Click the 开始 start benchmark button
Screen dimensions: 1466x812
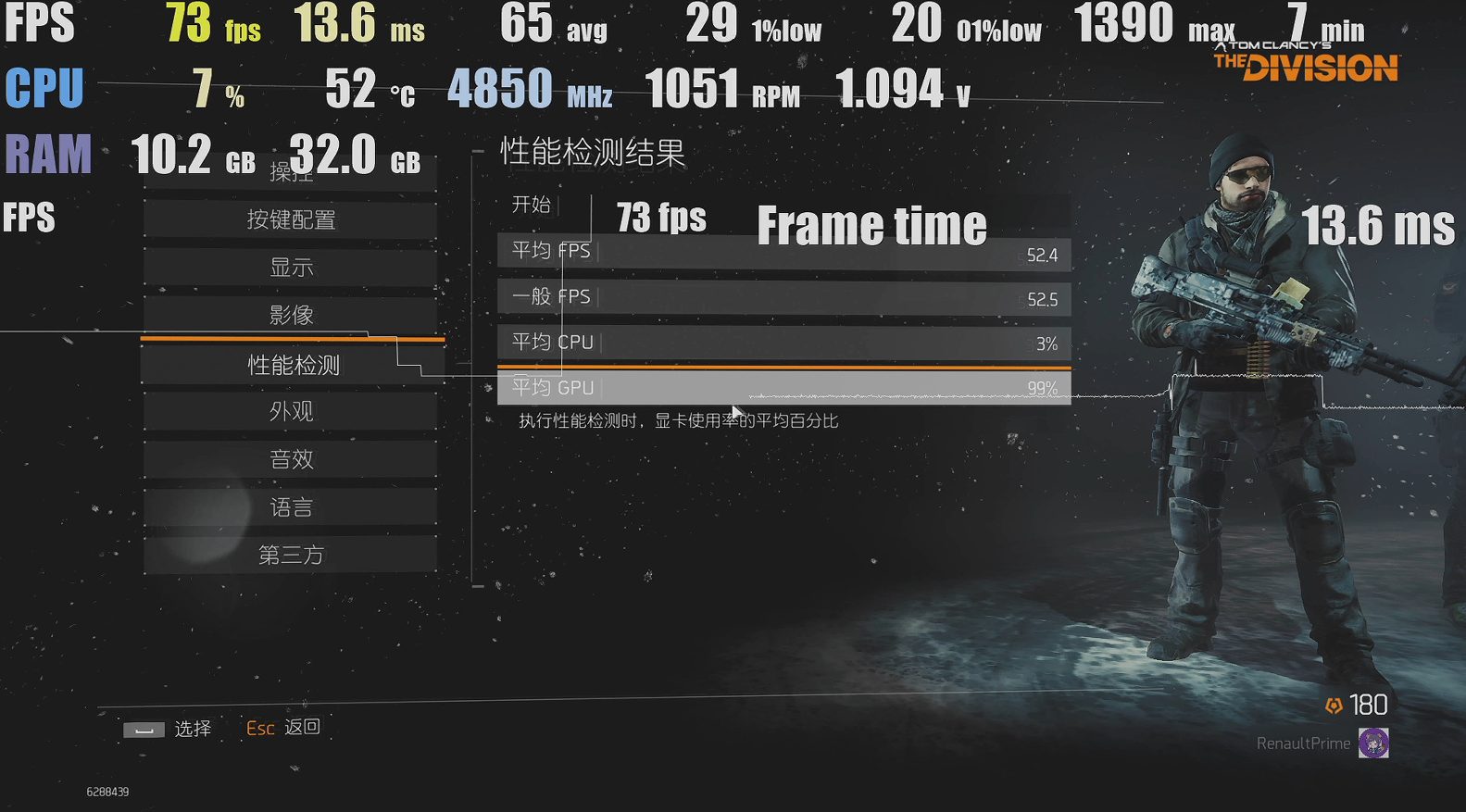(531, 206)
